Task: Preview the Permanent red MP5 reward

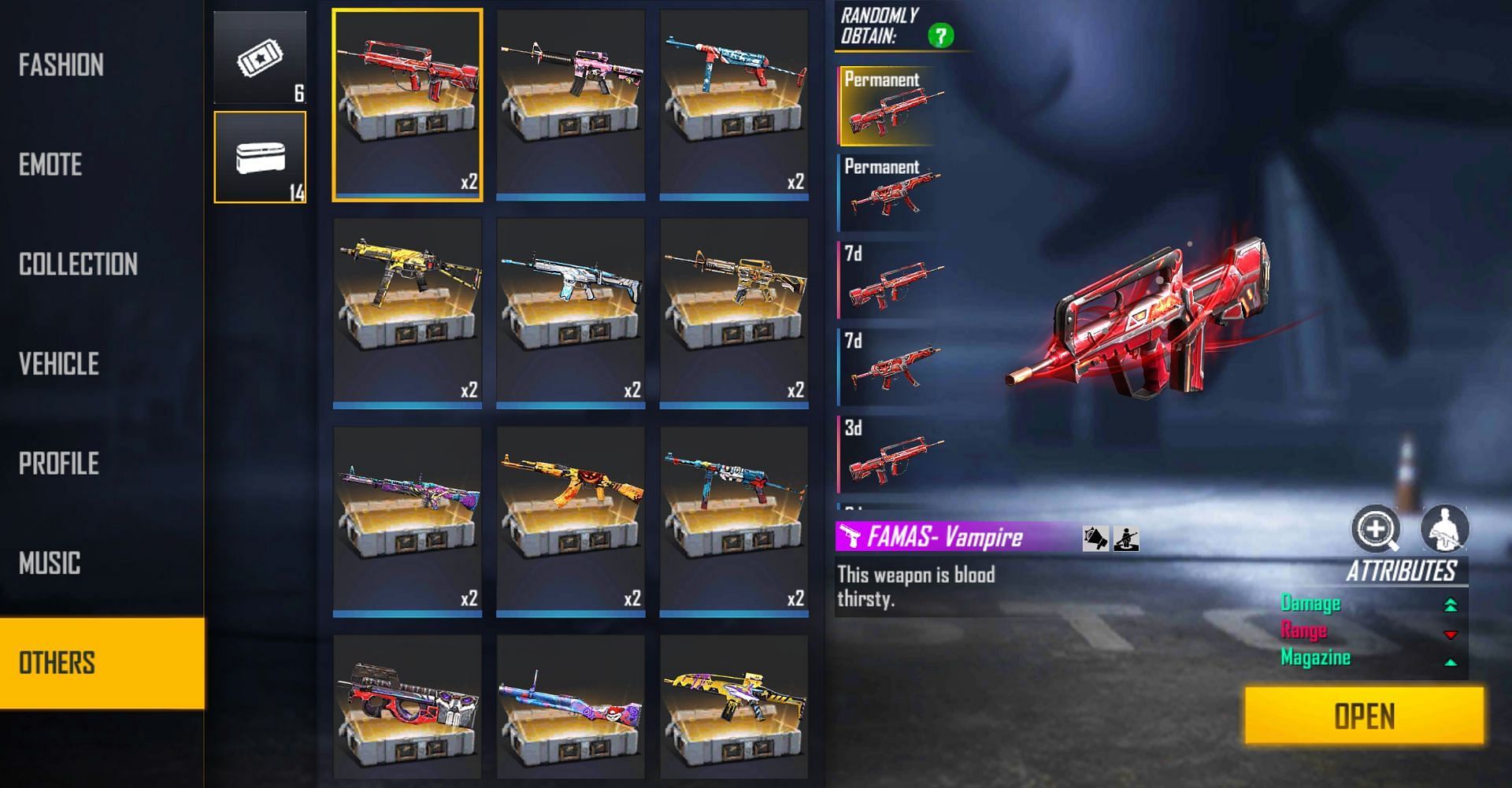Action: point(891,193)
